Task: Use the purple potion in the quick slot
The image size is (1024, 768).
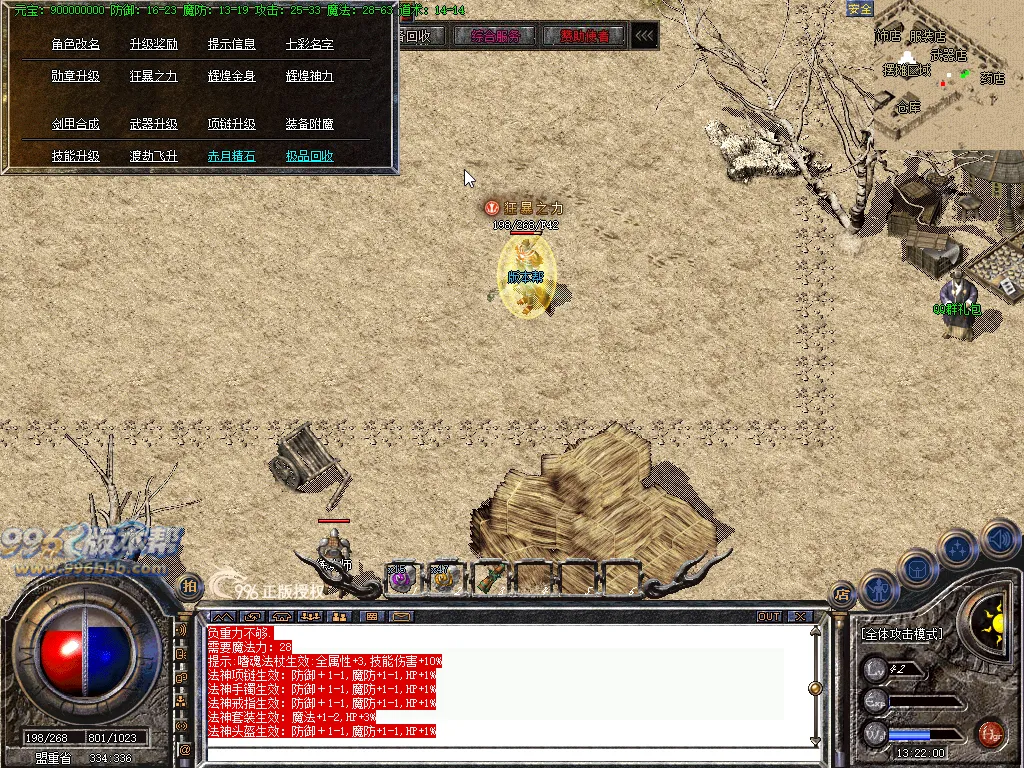Action: [x=401, y=577]
